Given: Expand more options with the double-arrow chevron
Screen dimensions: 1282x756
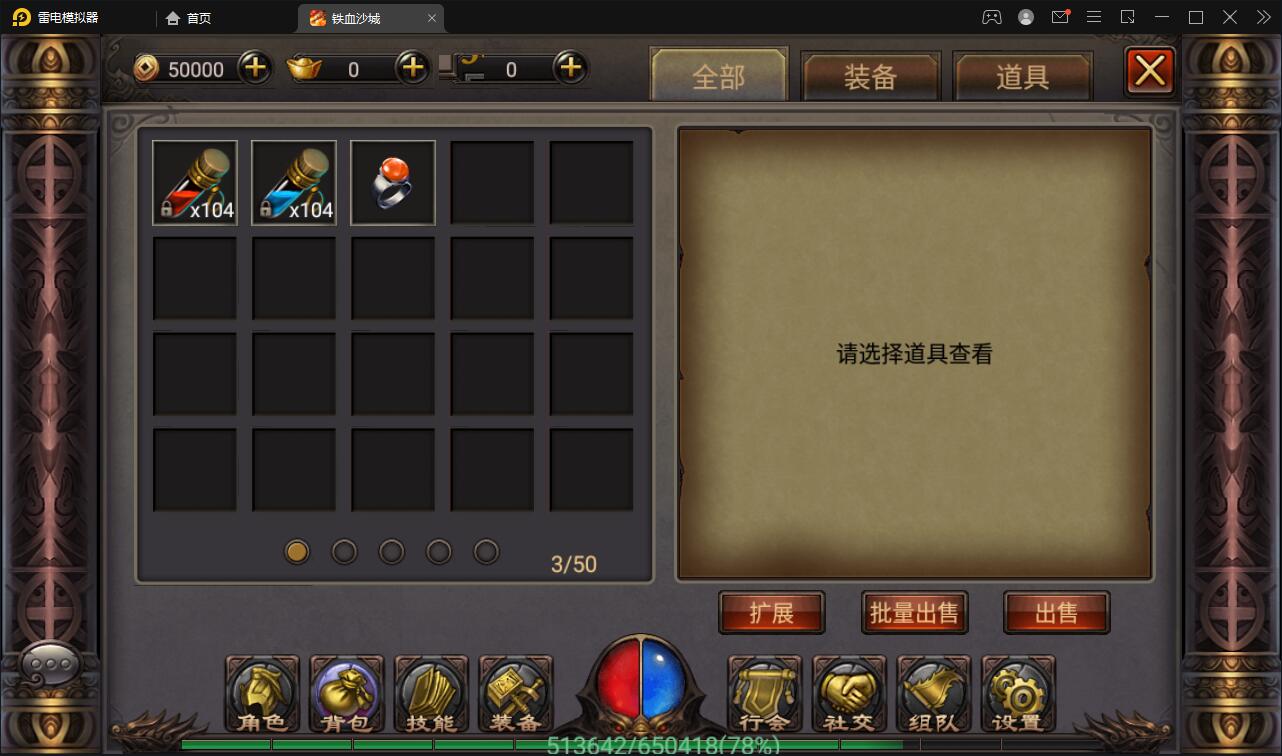Looking at the screenshot, I should coord(1262,17).
